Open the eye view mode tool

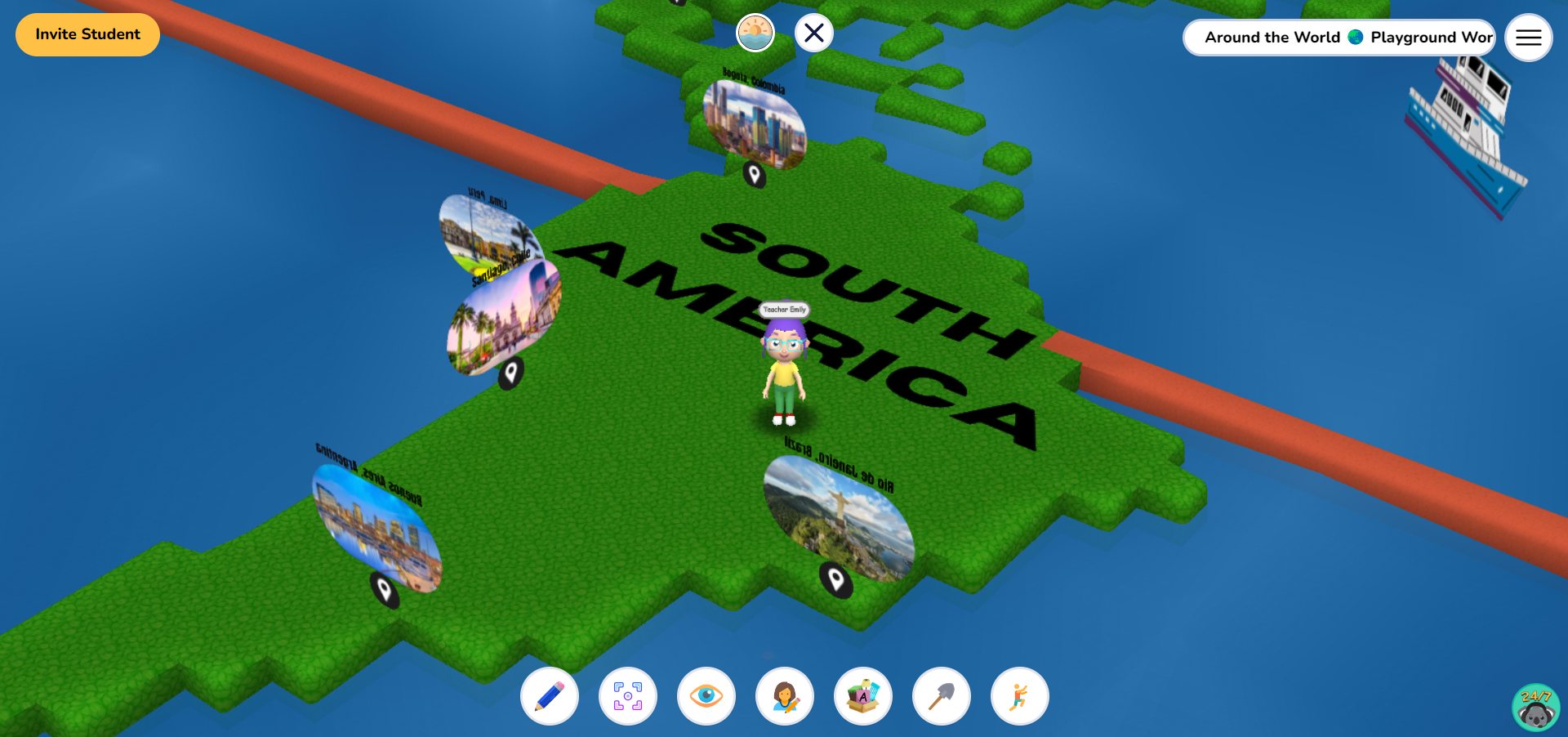tap(706, 695)
